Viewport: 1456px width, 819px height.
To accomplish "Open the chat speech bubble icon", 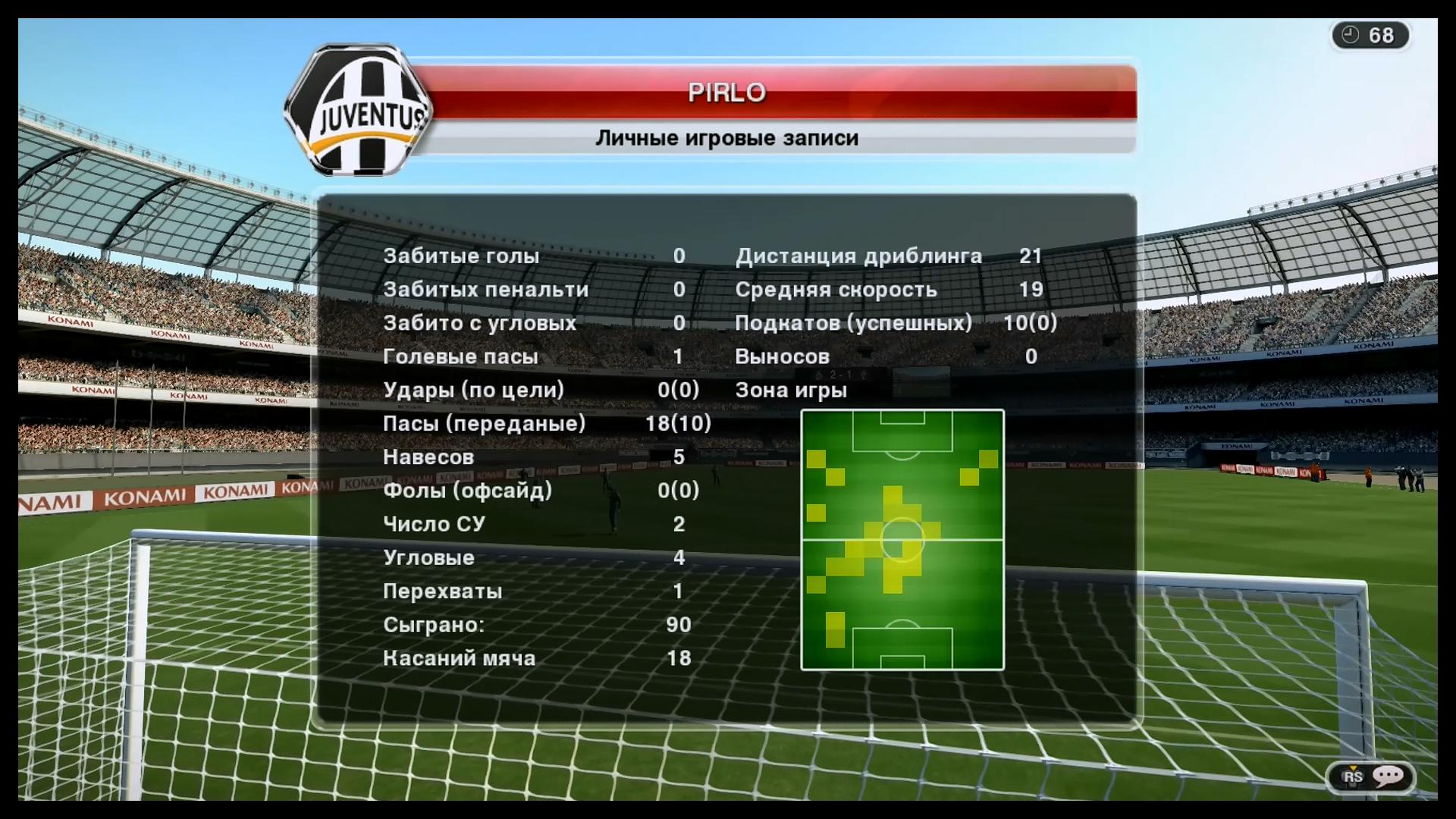I will (x=1389, y=776).
